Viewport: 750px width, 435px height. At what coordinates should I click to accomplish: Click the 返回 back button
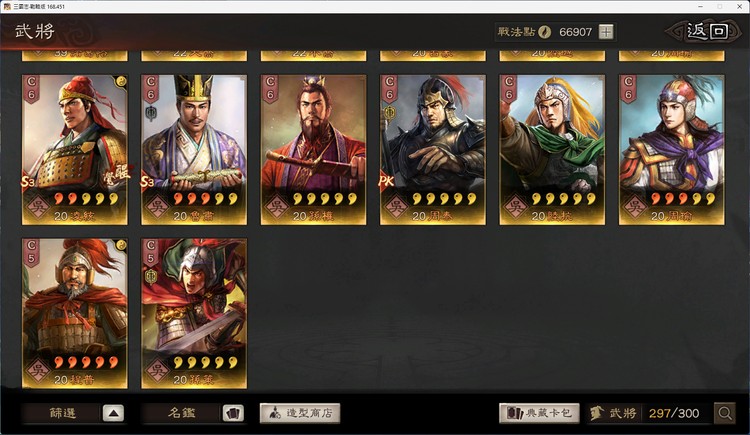pos(708,31)
